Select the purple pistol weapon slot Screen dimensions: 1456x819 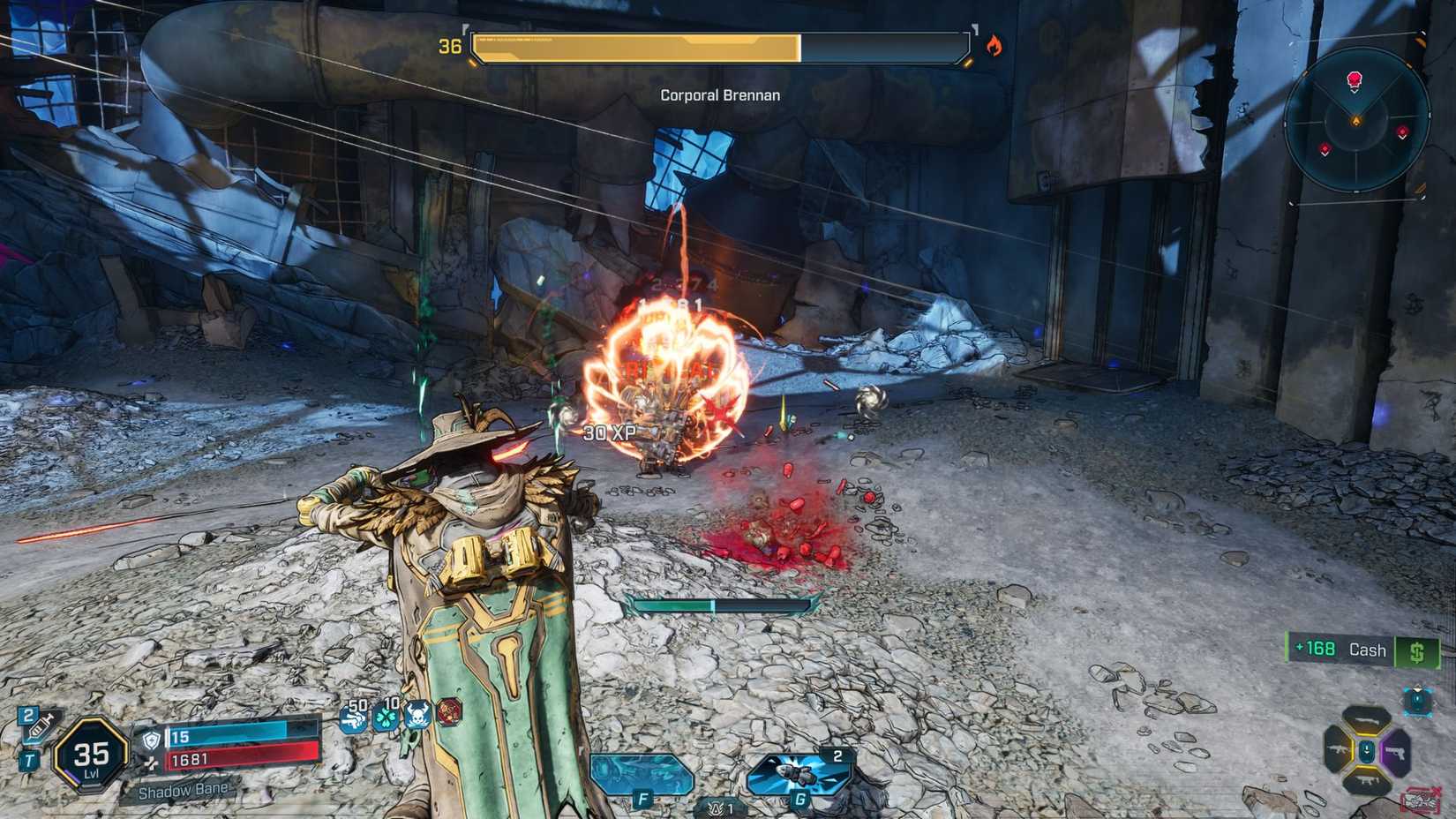tap(1396, 751)
